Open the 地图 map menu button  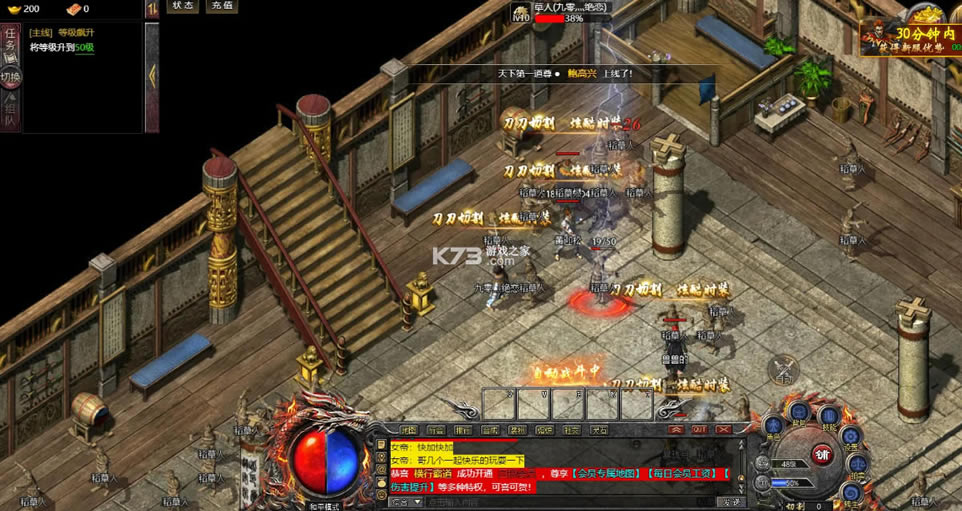[x=409, y=429]
